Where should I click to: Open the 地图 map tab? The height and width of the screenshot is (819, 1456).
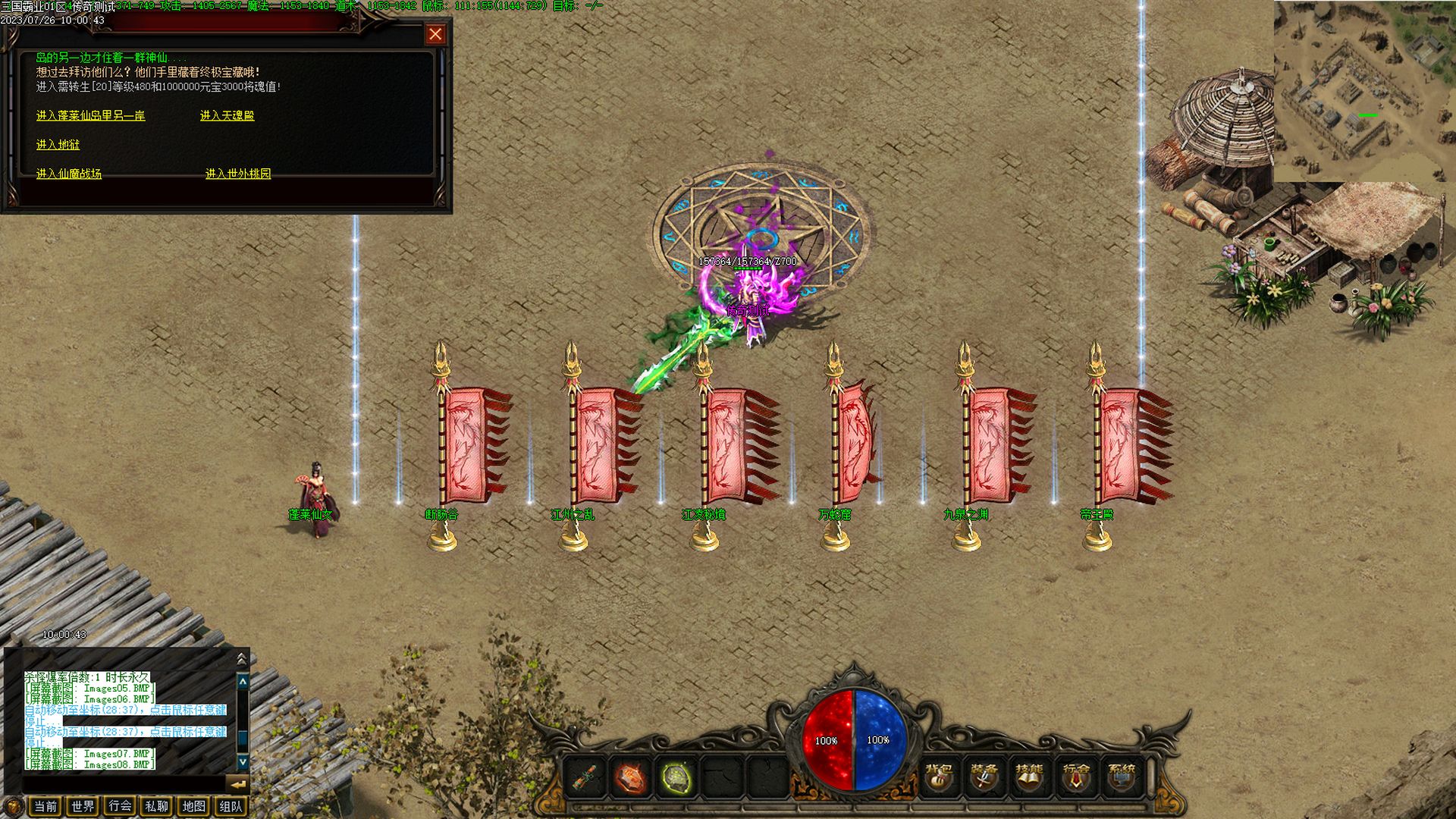[193, 806]
